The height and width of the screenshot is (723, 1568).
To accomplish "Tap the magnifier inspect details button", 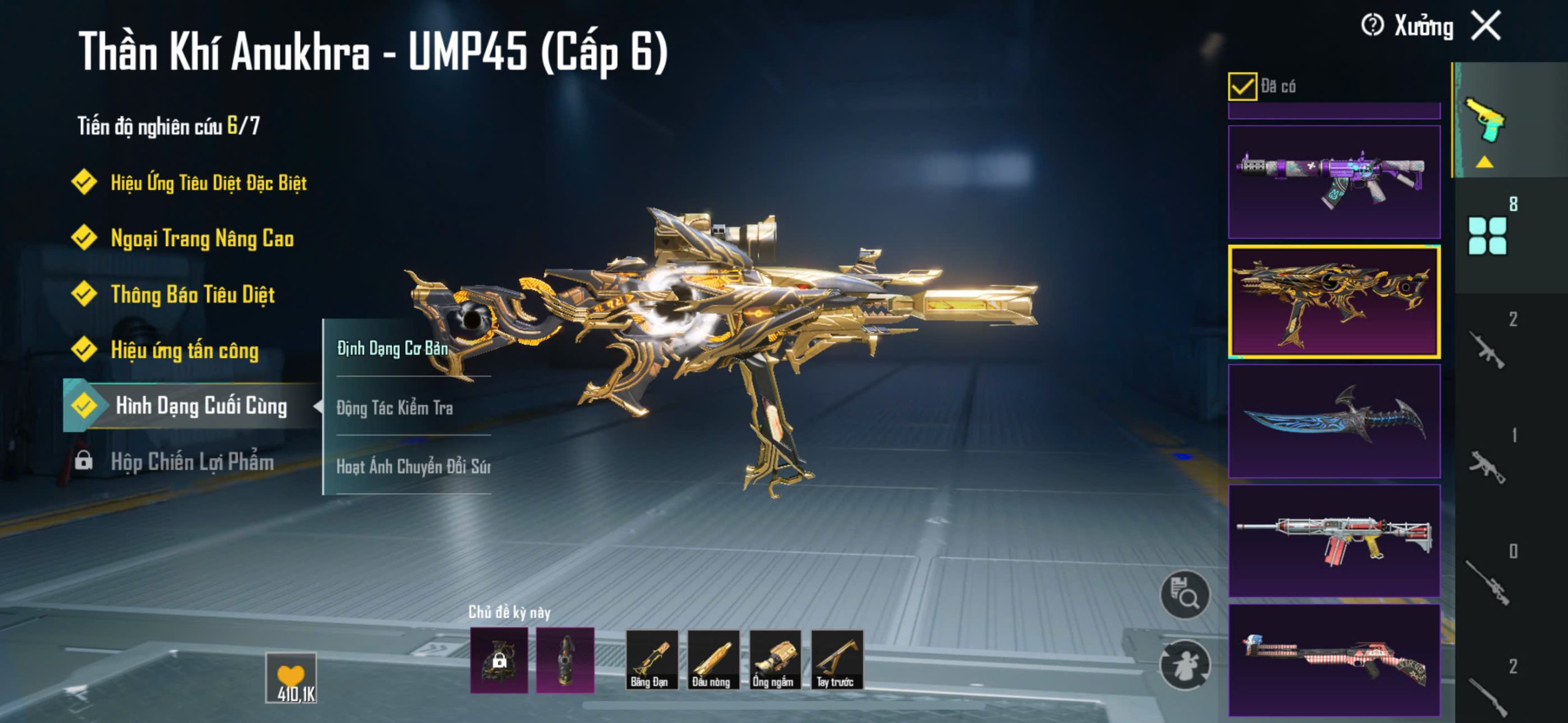I will (x=1185, y=595).
